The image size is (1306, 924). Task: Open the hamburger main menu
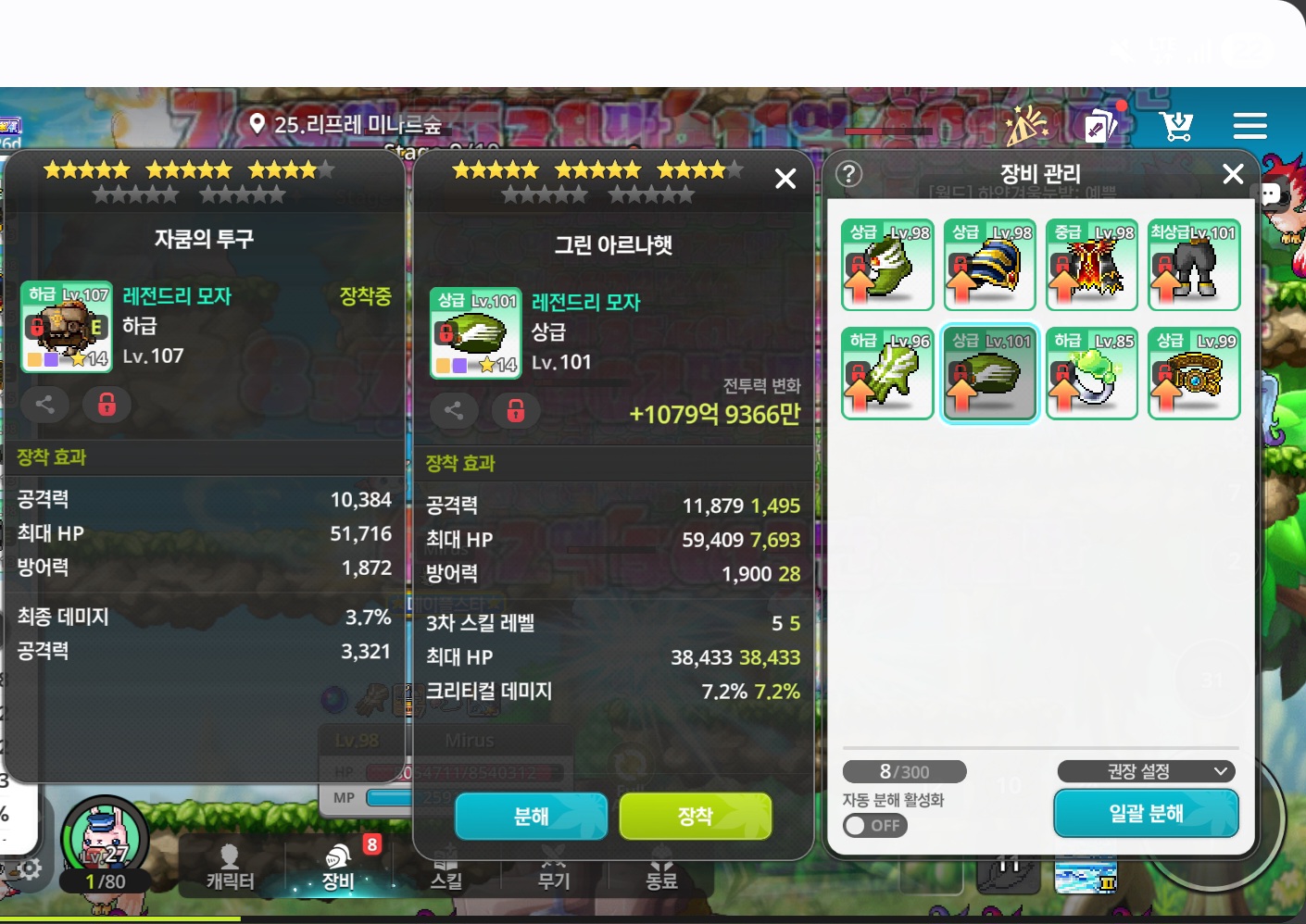pyautogui.click(x=1249, y=126)
